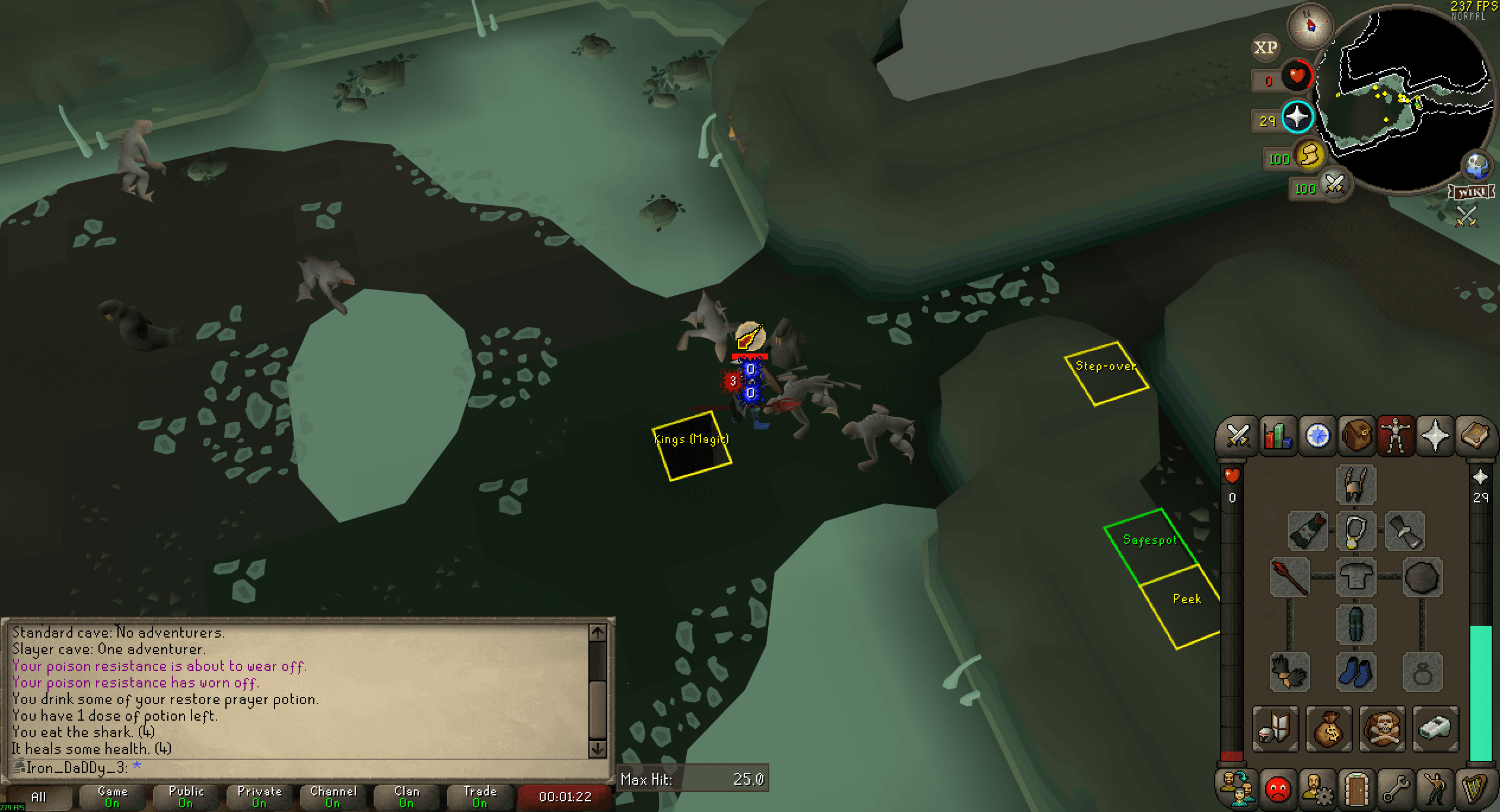Open the Prayer tab
The width and height of the screenshot is (1500, 812).
point(1435,436)
